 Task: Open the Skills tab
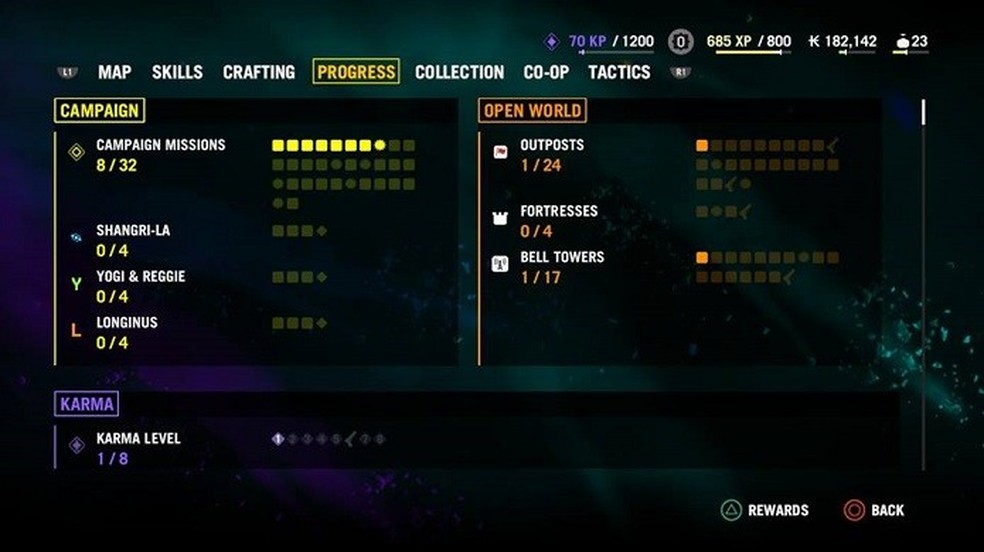coord(177,72)
